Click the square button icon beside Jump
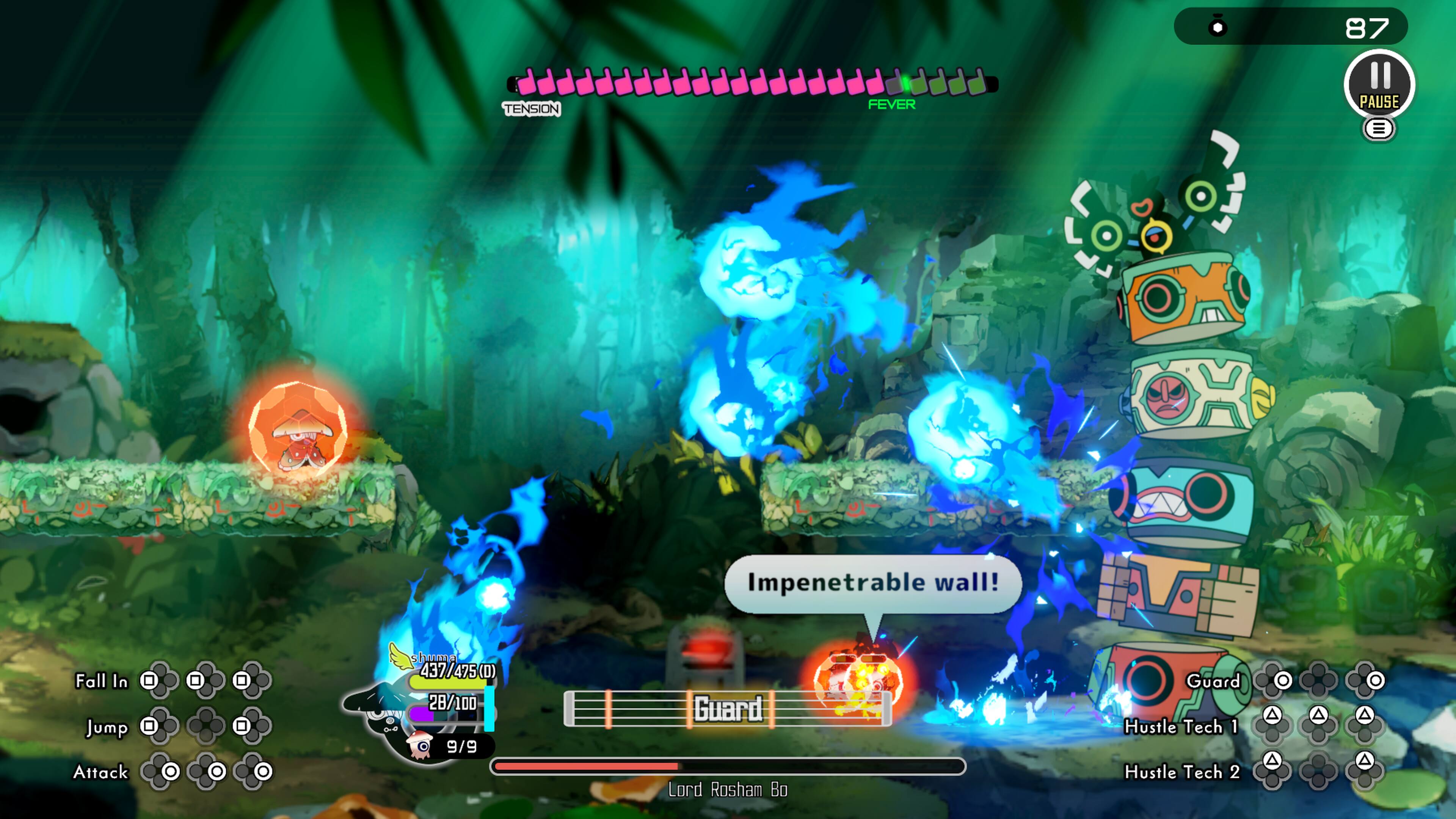Screen dimensions: 1456x819 pyautogui.click(x=148, y=728)
